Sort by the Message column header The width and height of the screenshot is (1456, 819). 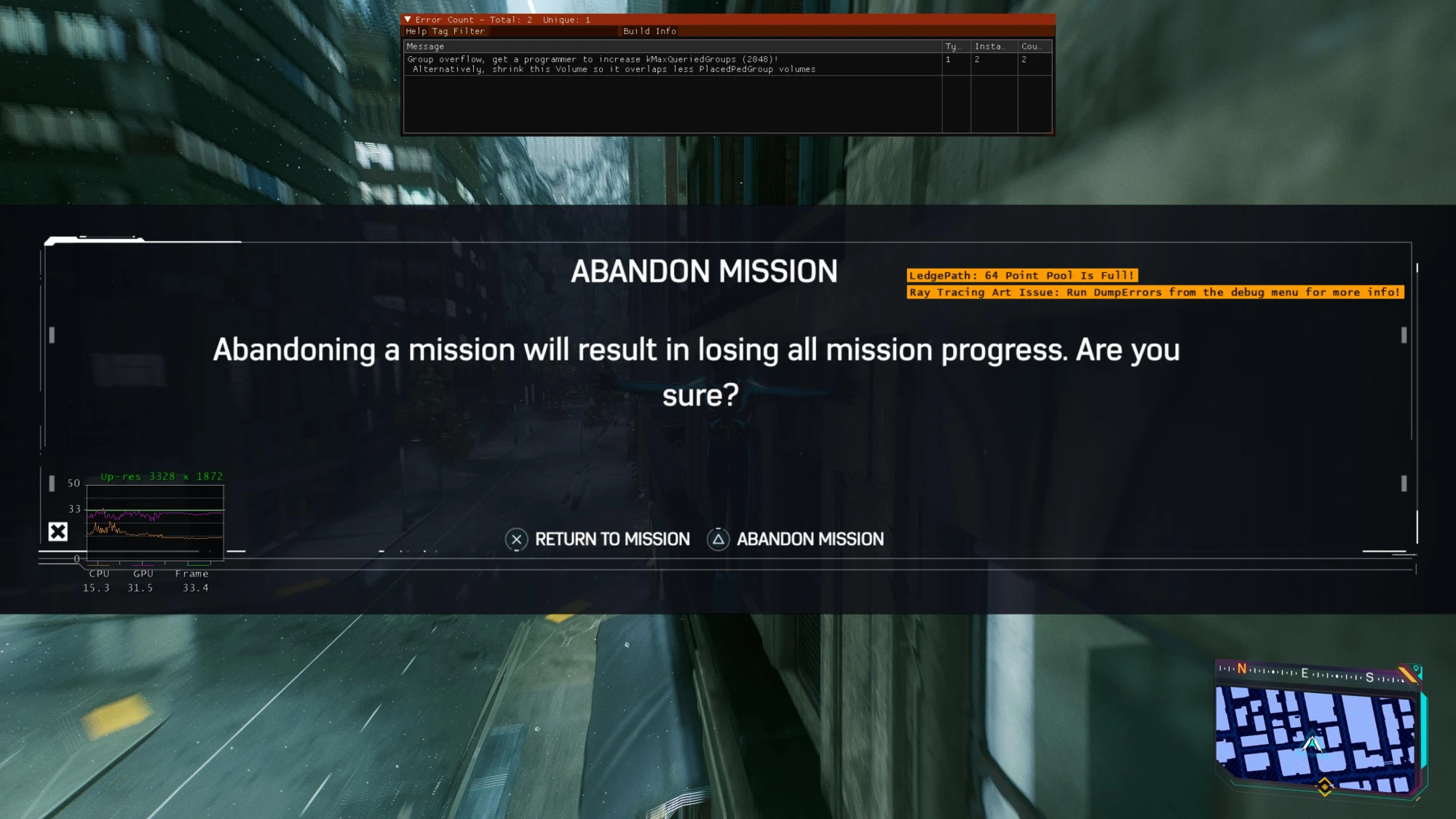(x=426, y=47)
